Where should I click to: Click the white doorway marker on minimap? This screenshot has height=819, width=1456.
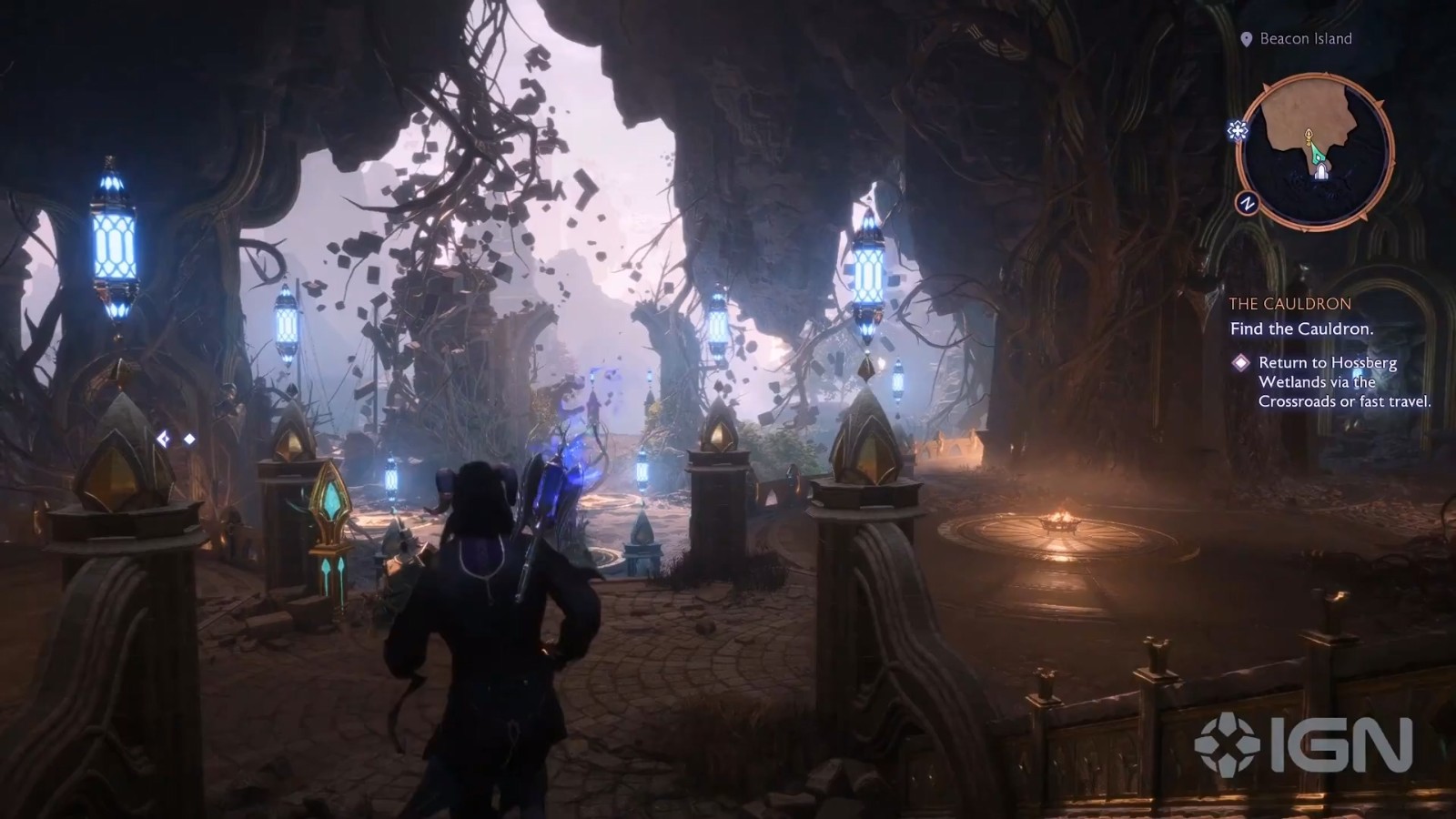click(x=1320, y=172)
